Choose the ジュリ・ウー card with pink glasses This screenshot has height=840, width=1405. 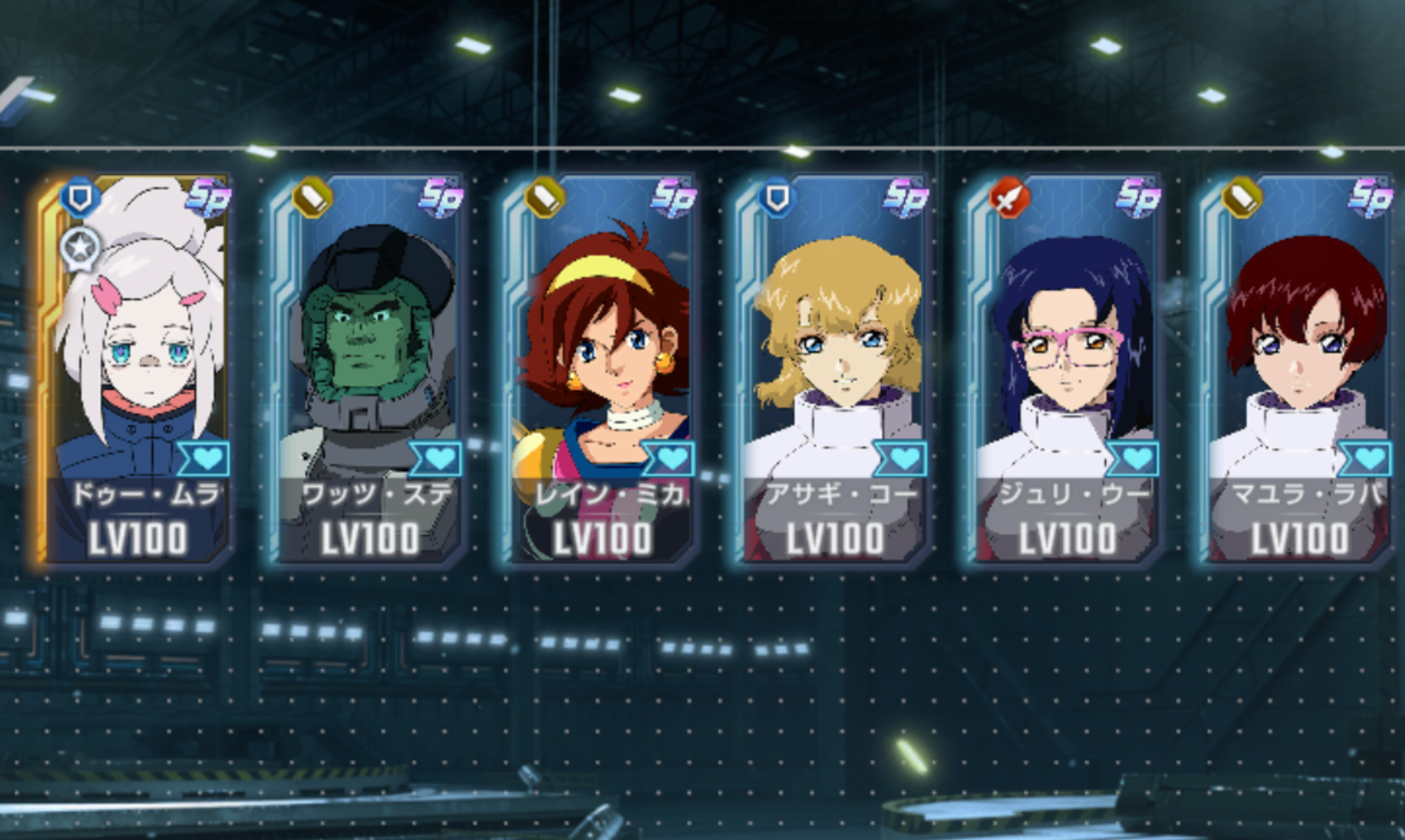1067,370
